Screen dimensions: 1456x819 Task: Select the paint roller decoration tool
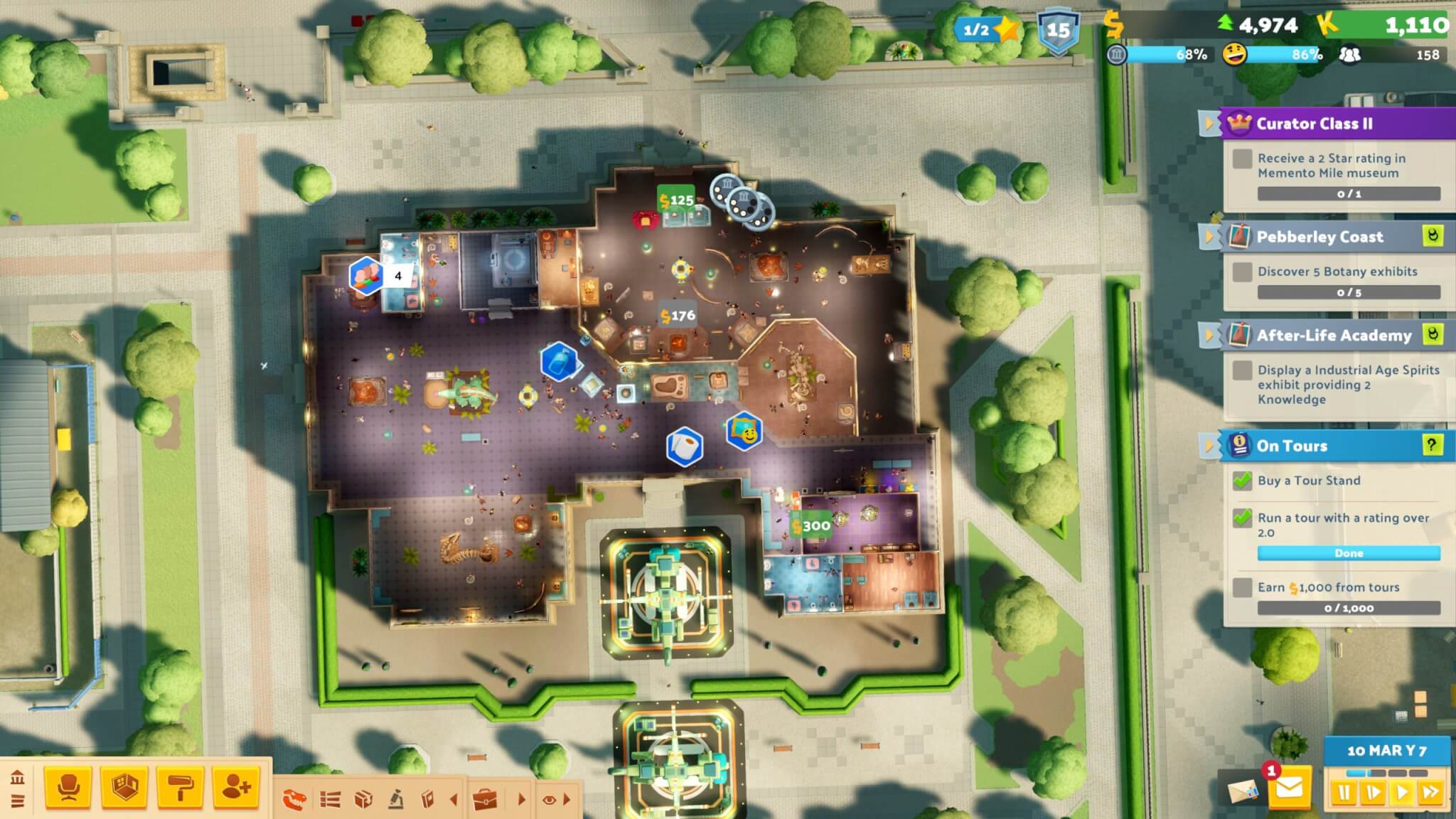click(x=180, y=788)
